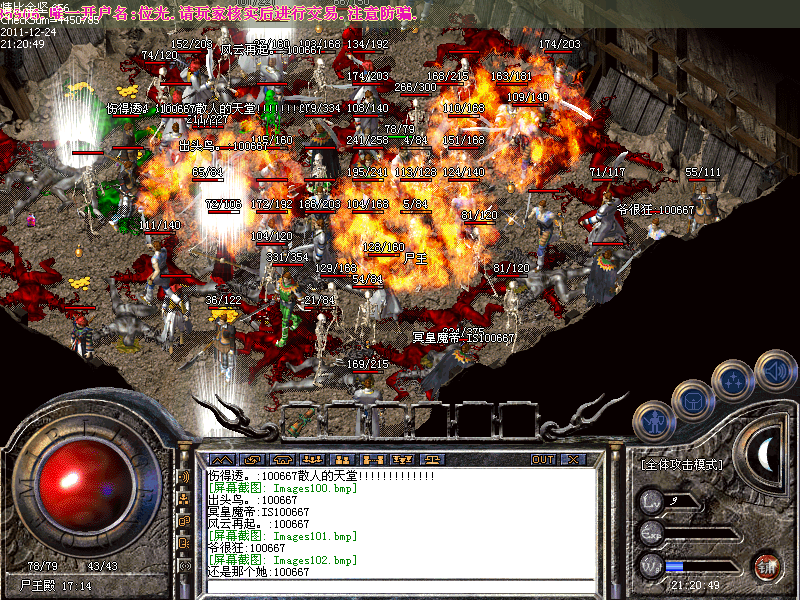The height and width of the screenshot is (600, 800).
Task: Click the OUT button above chat
Action: pos(542,459)
